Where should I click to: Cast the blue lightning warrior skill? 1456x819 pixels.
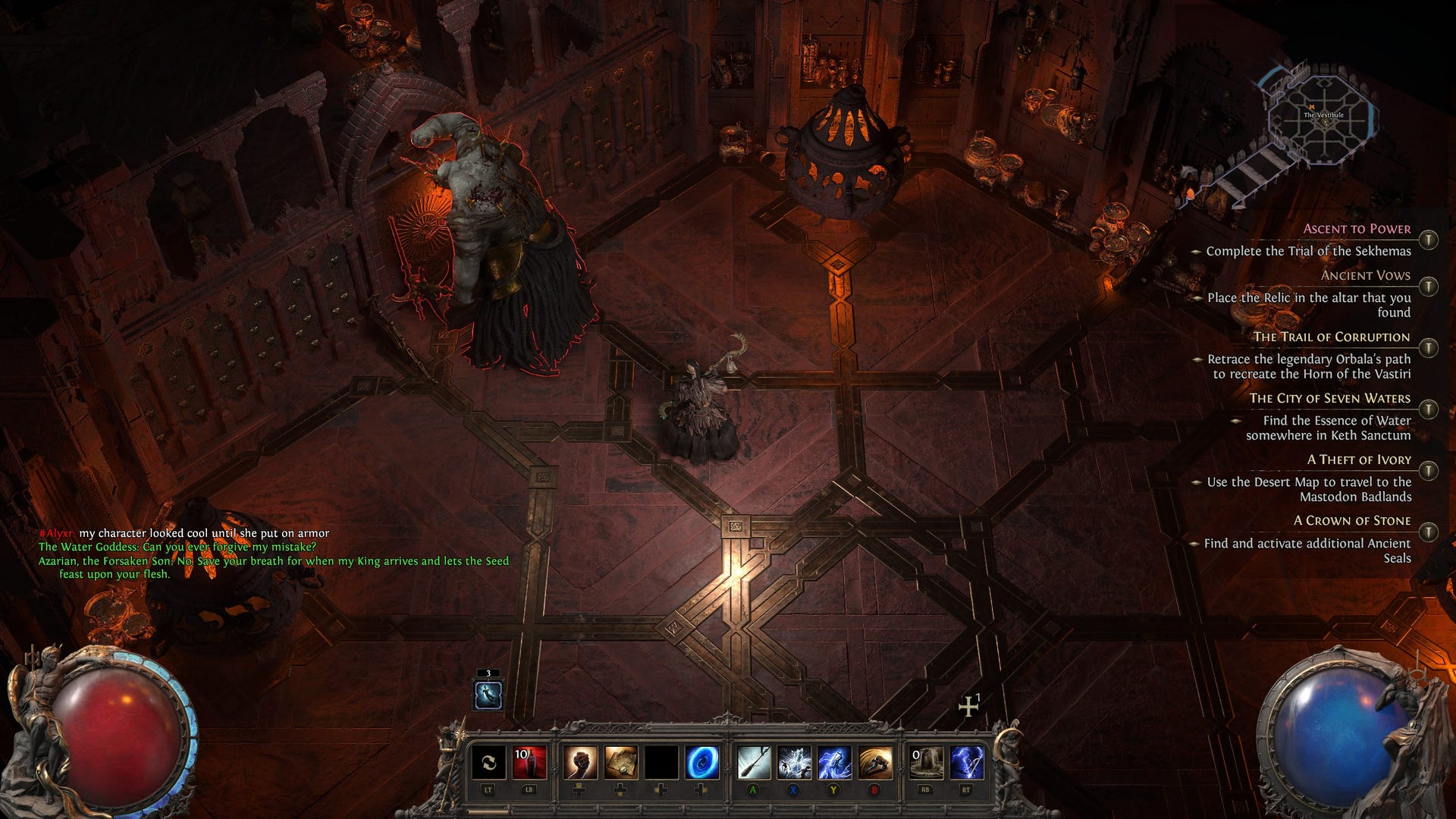[x=834, y=762]
